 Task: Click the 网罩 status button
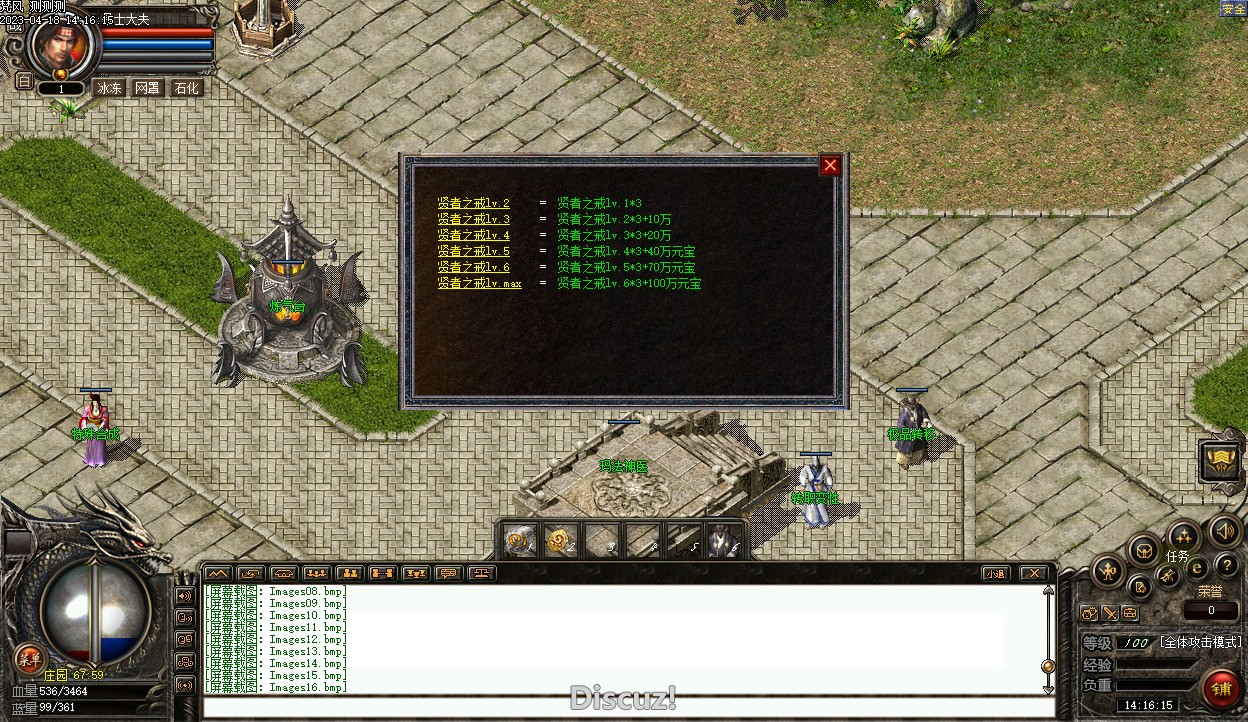147,88
